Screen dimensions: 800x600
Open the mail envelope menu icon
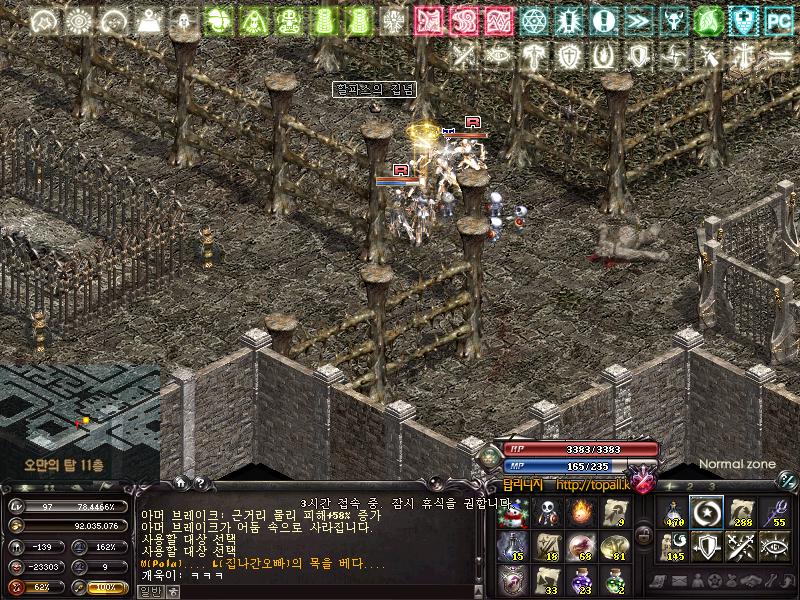tap(679, 581)
